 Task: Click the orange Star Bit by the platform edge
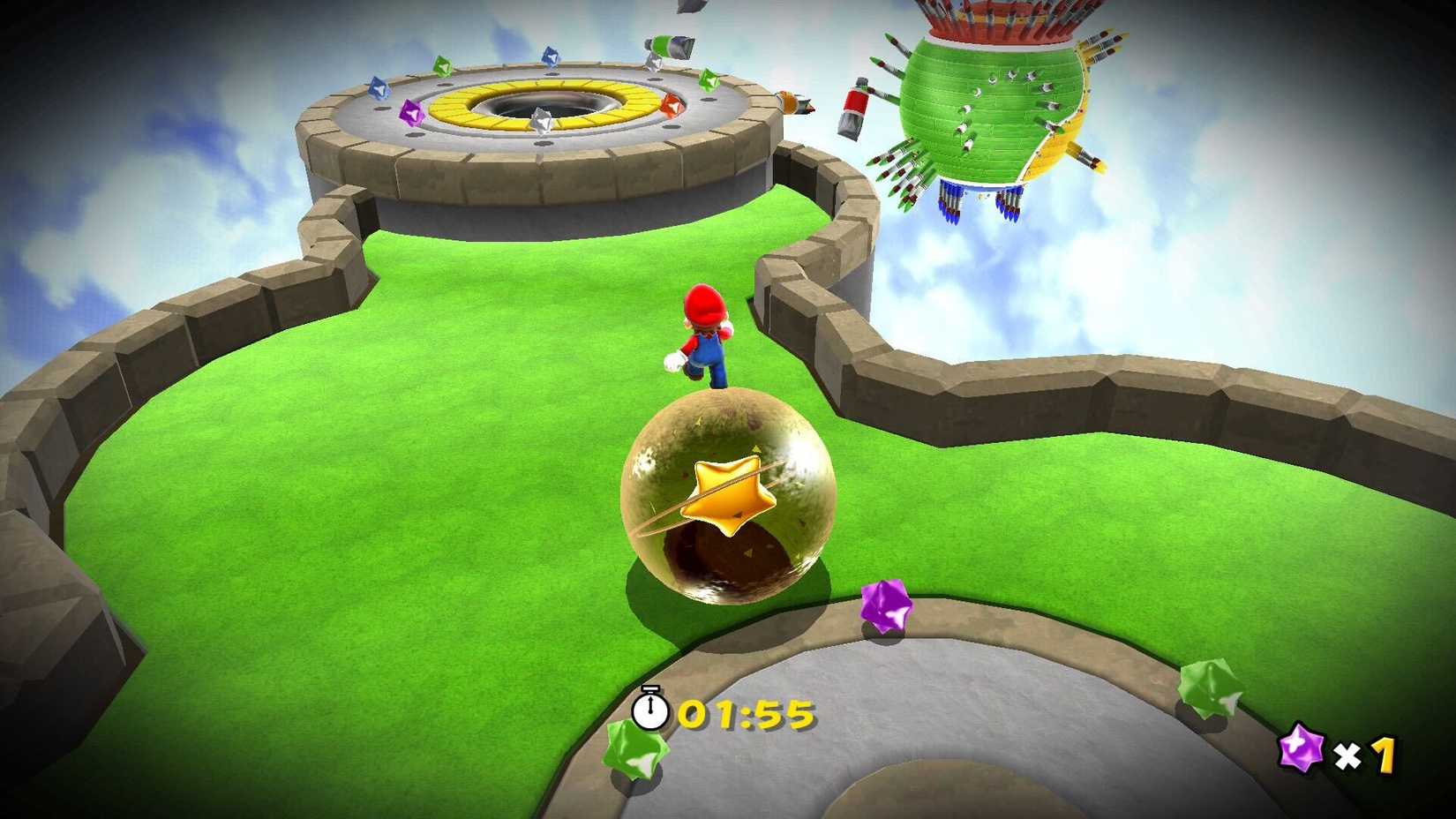click(x=672, y=104)
